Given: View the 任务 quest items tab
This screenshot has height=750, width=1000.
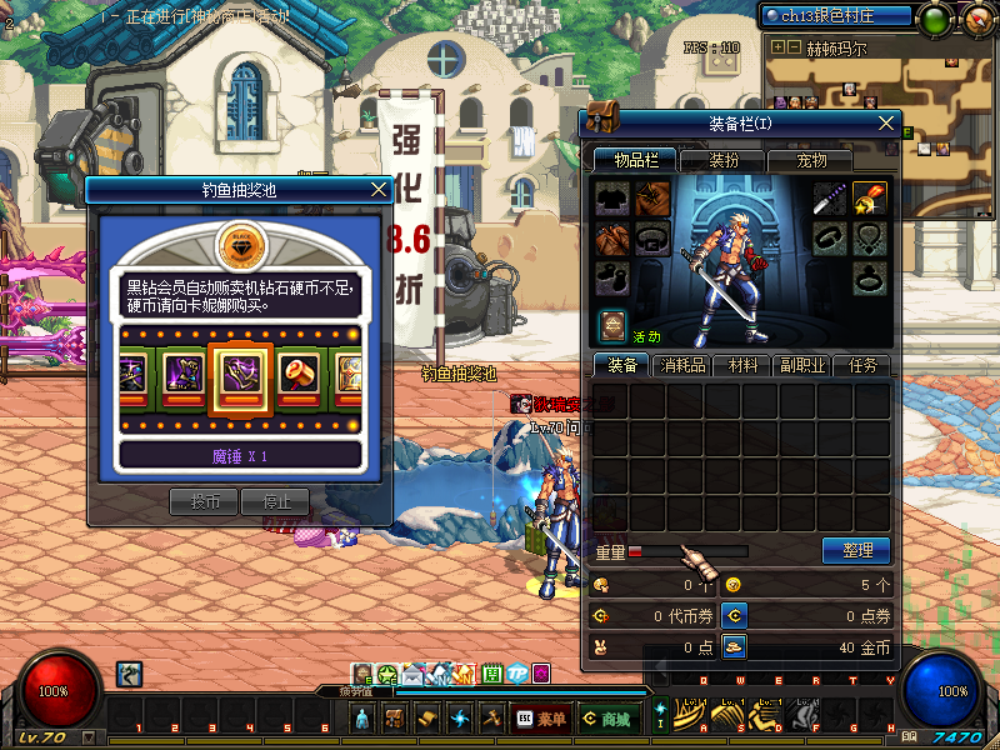Looking at the screenshot, I should click(x=860, y=366).
